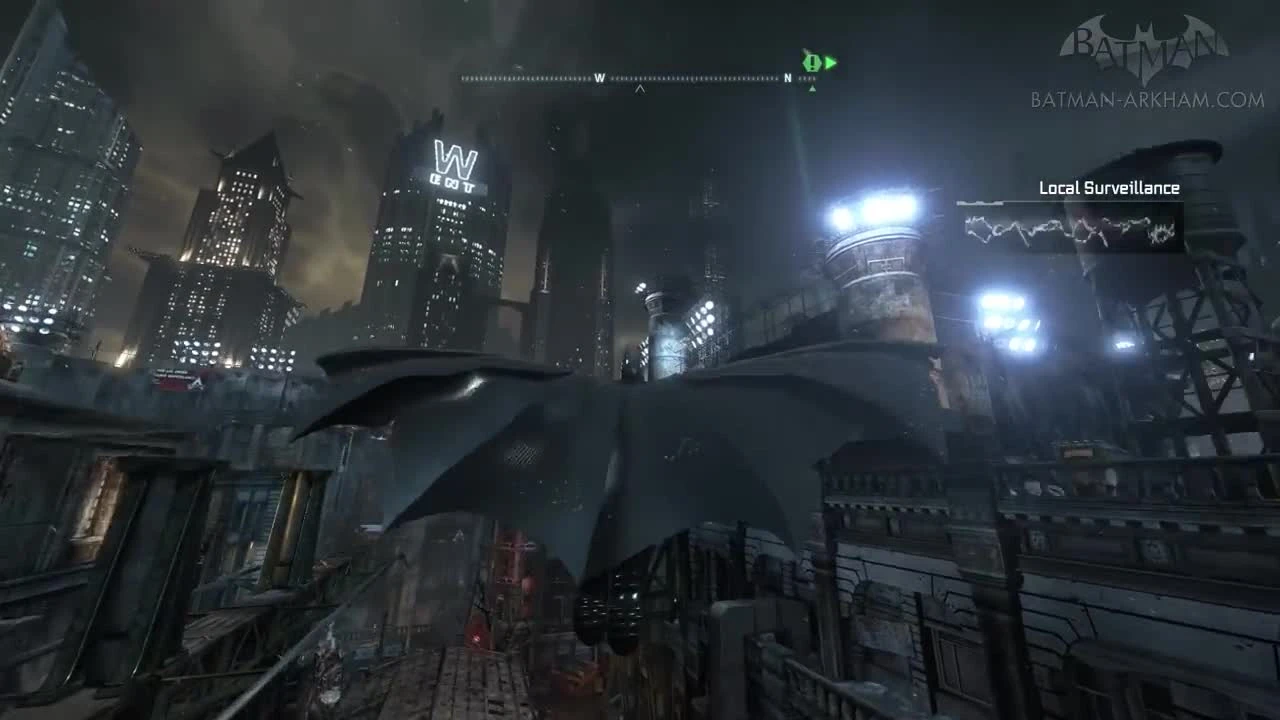Click the exclamation symbol in the mission marker
The width and height of the screenshot is (1280, 720).
[812, 62]
